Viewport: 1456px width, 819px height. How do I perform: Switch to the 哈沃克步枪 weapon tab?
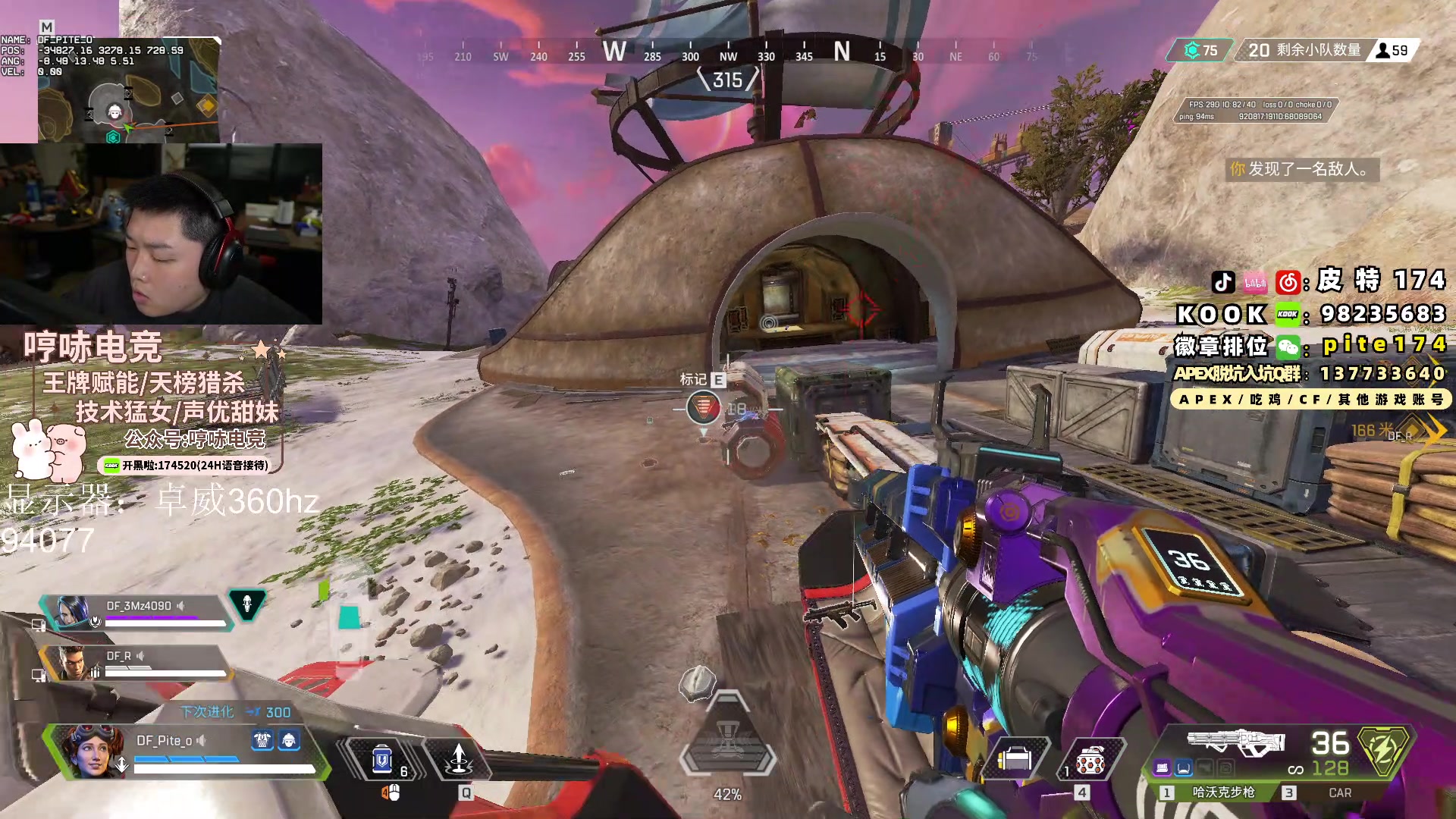[1222, 792]
